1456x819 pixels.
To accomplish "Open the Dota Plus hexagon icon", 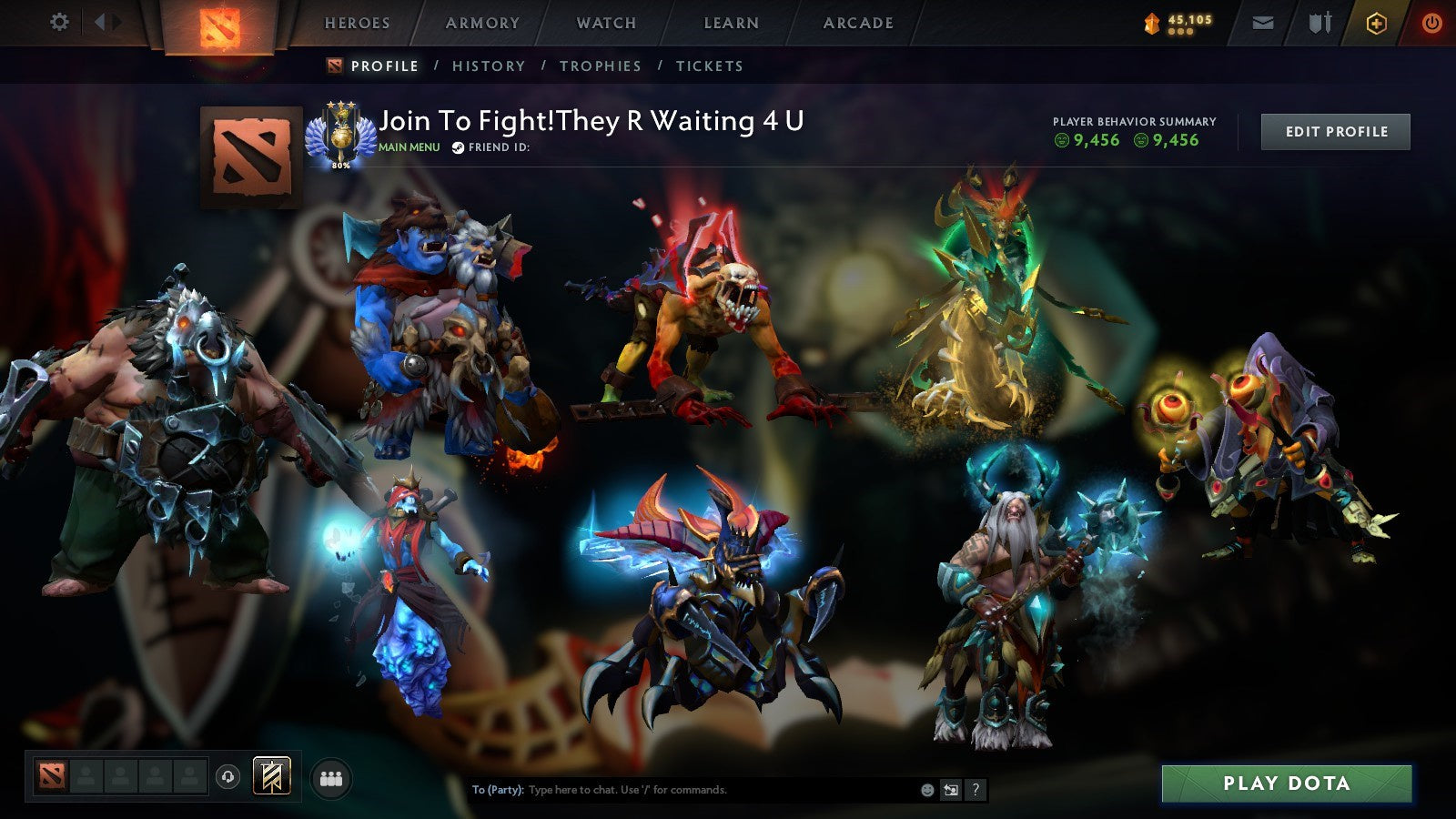I will [x=1376, y=22].
